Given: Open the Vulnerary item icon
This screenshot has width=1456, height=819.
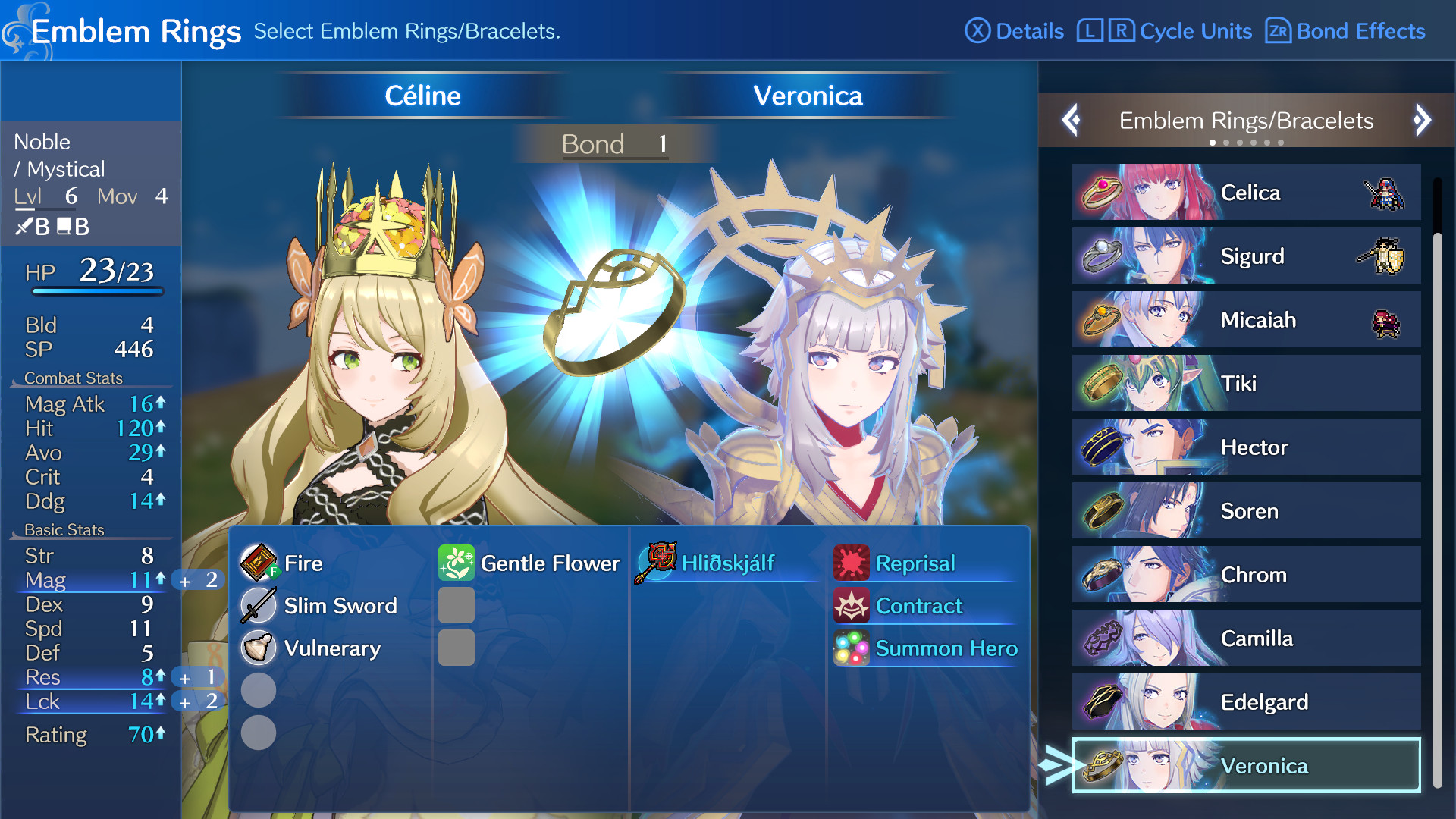Looking at the screenshot, I should (259, 648).
